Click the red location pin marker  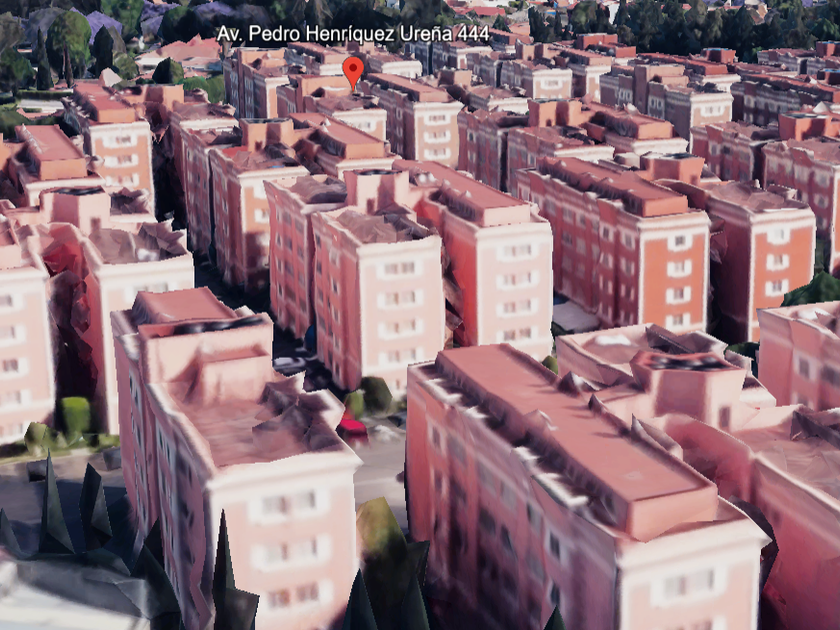pos(353,70)
